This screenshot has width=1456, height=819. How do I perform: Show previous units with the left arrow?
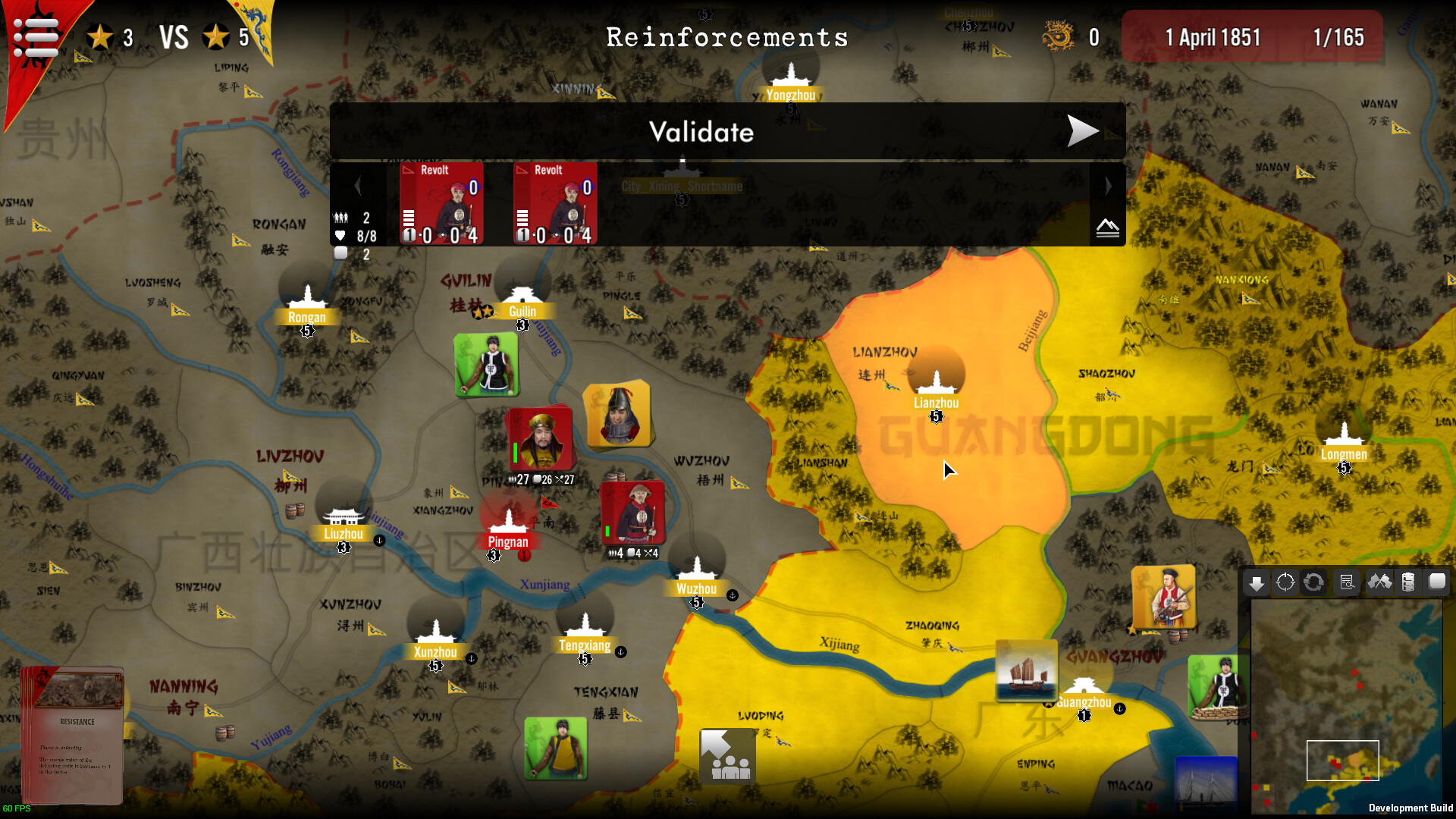[x=358, y=186]
